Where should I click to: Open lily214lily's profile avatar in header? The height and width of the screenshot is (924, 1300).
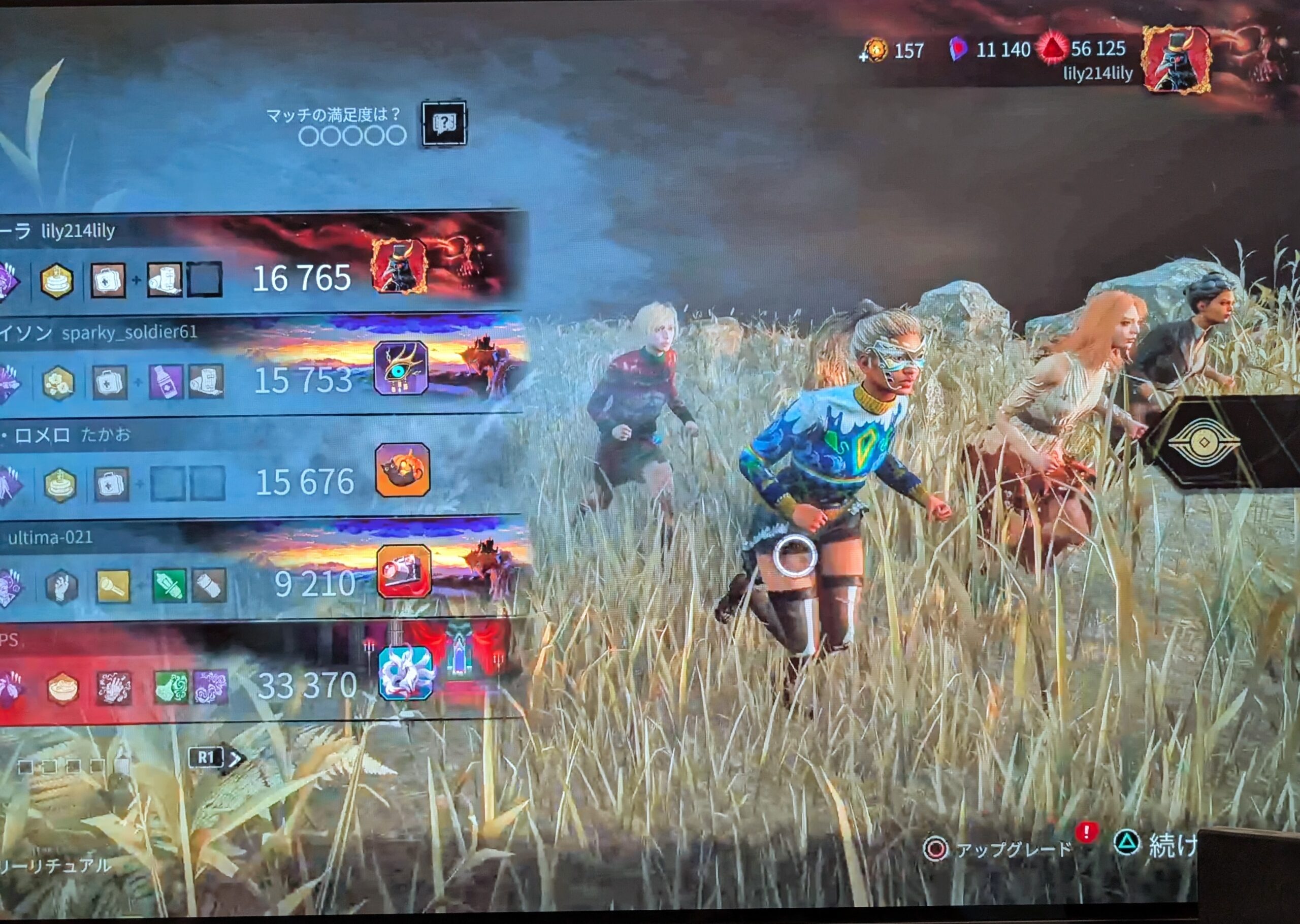coord(1176,58)
